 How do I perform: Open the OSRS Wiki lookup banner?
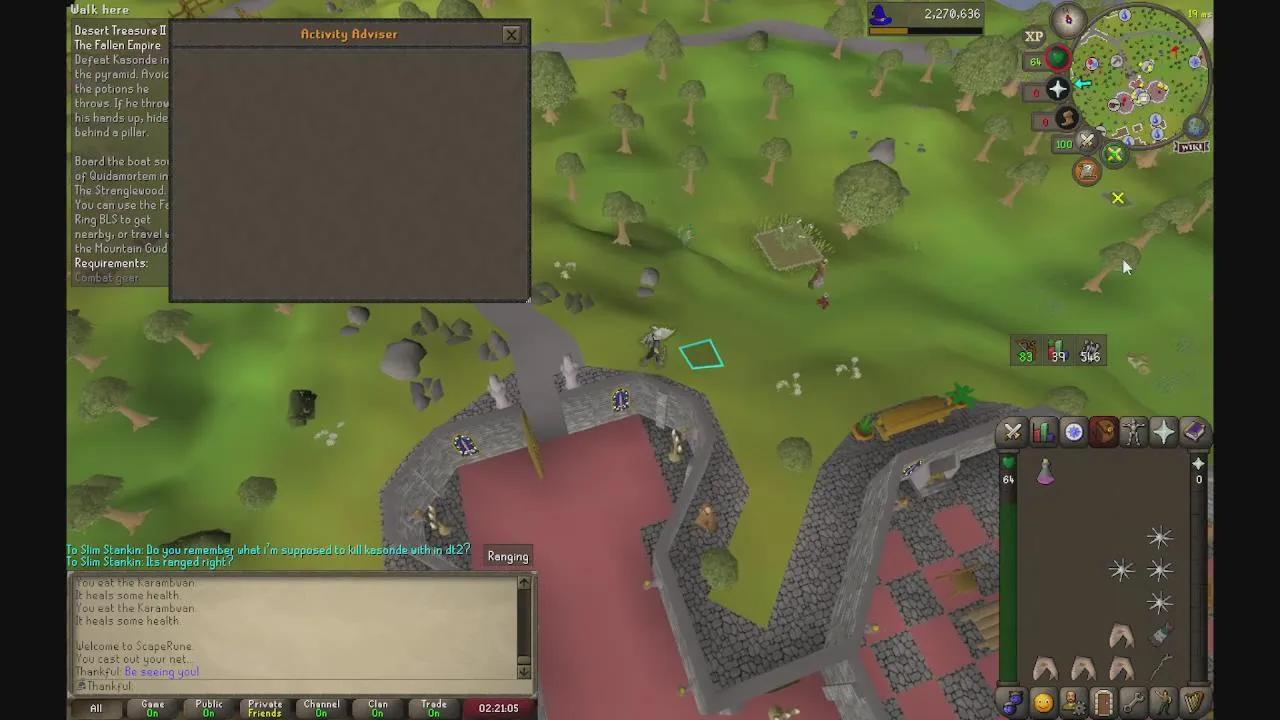(1192, 145)
